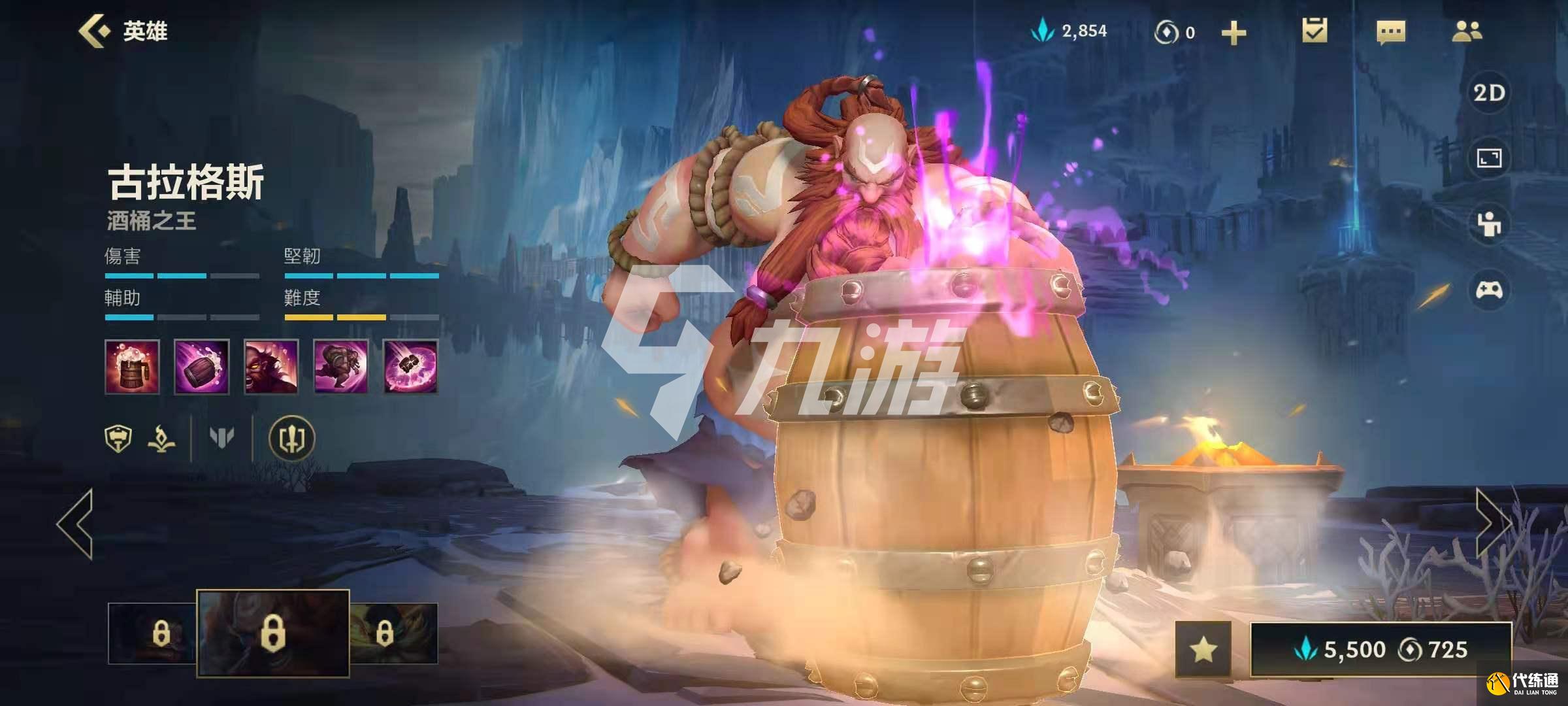View the Body Slam ability icon
This screenshot has height=706, width=1568.
click(x=340, y=367)
